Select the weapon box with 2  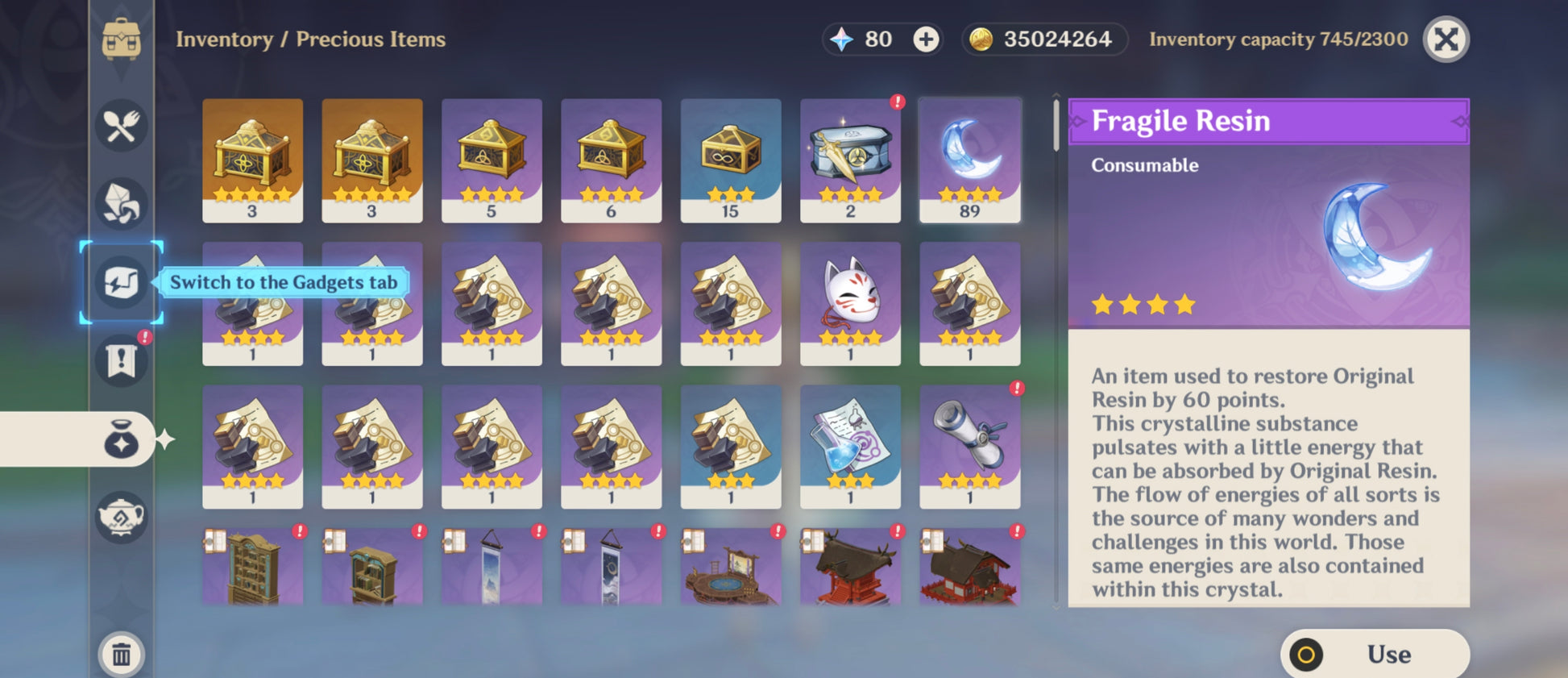pos(850,160)
